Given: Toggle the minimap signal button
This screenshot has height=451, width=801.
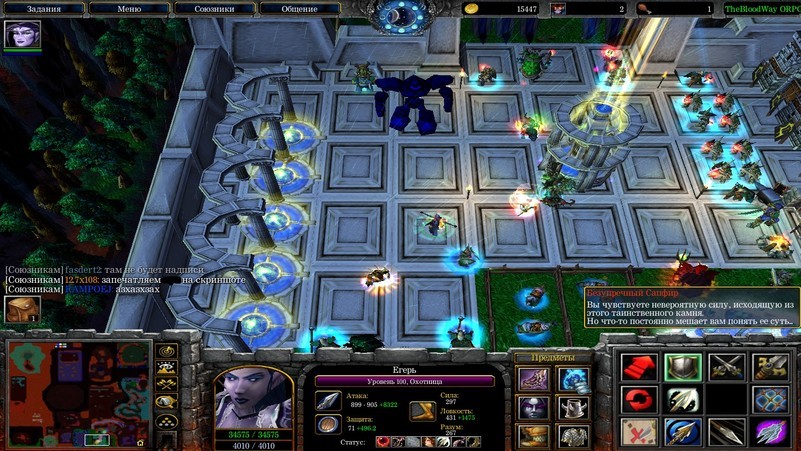Looking at the screenshot, I should point(166,351).
